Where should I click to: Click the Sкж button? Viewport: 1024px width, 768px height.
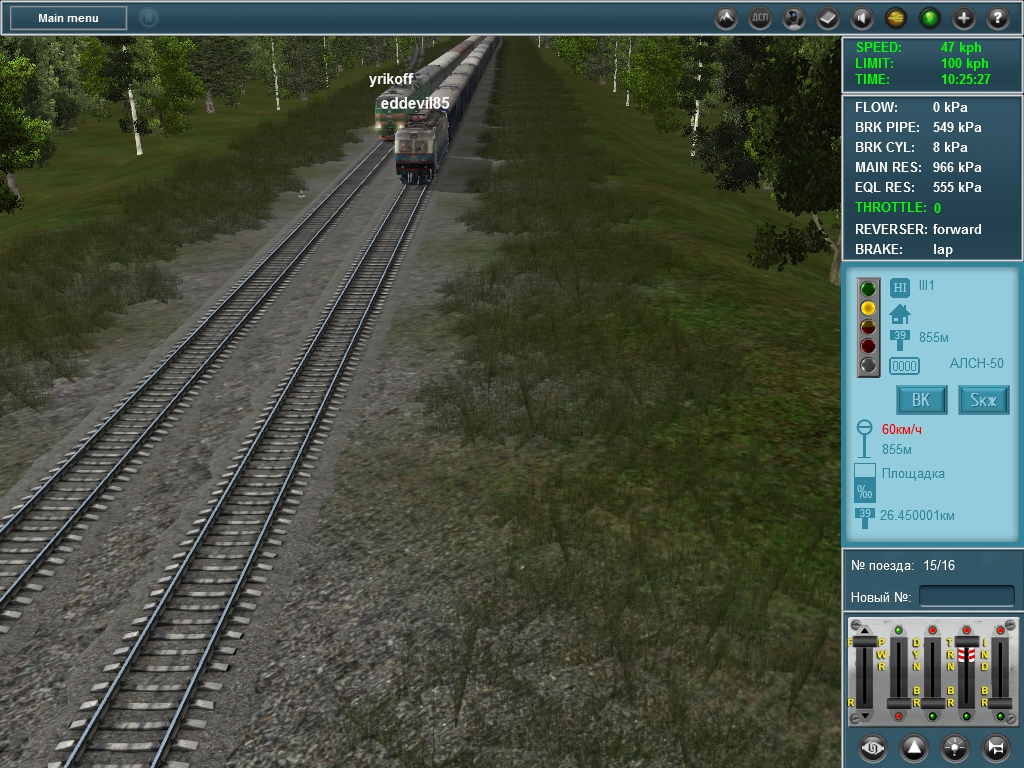point(984,400)
